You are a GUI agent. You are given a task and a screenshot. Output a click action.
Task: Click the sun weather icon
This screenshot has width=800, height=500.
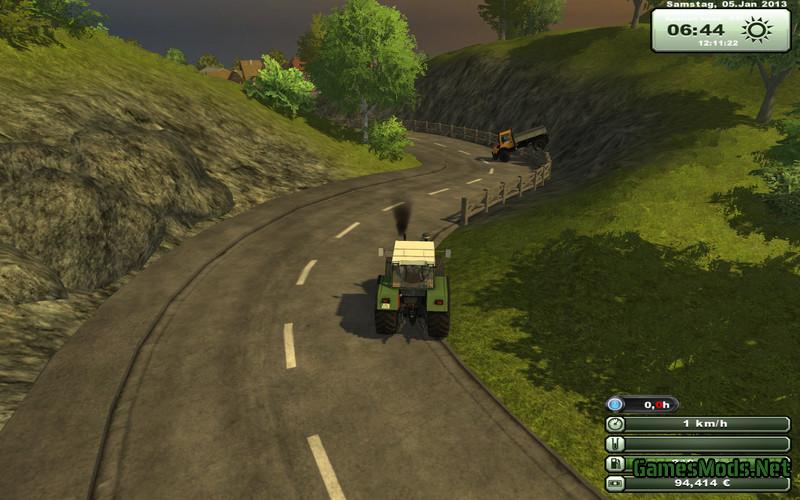[x=758, y=30]
